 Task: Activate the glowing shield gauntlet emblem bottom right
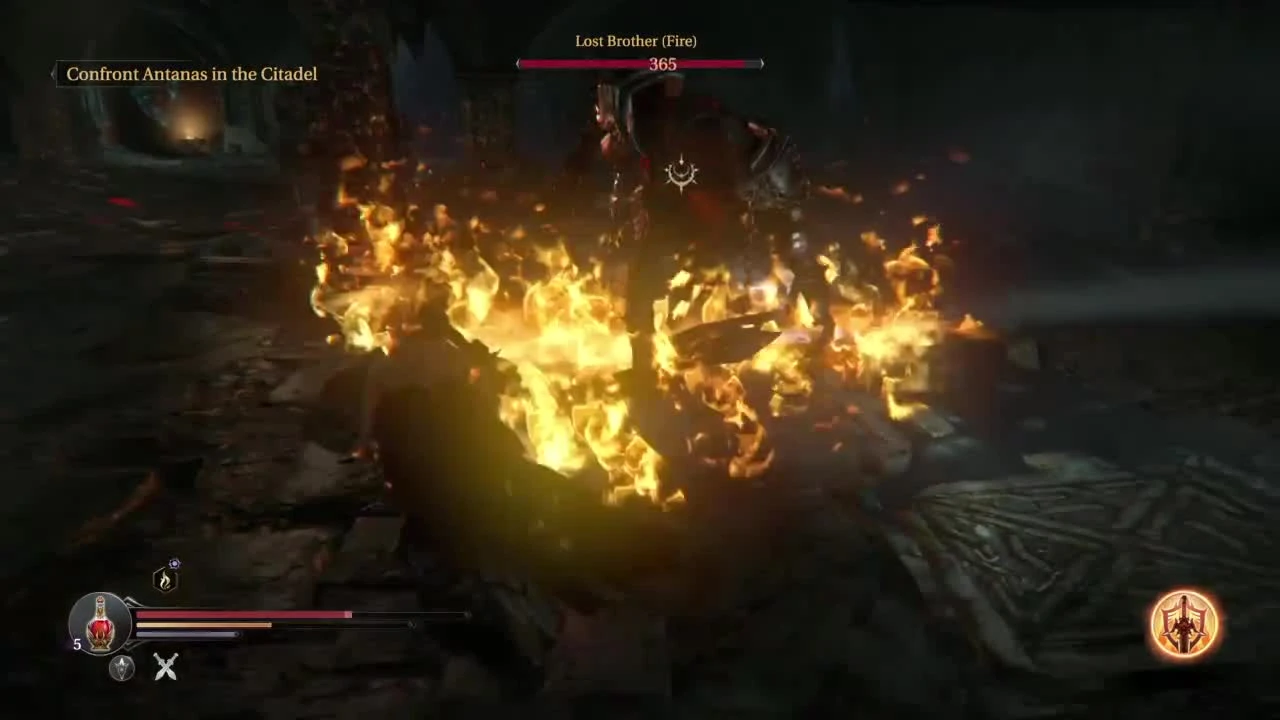pos(1185,625)
